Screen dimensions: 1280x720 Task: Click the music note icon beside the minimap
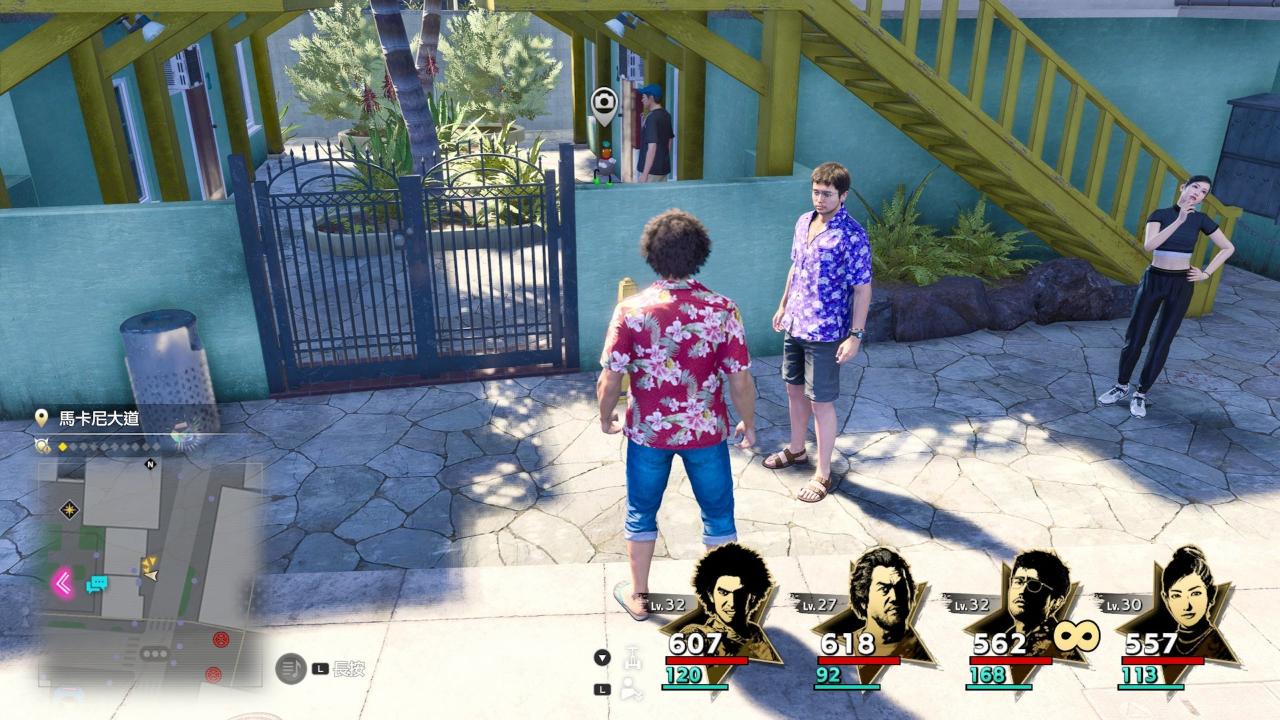pos(290,668)
